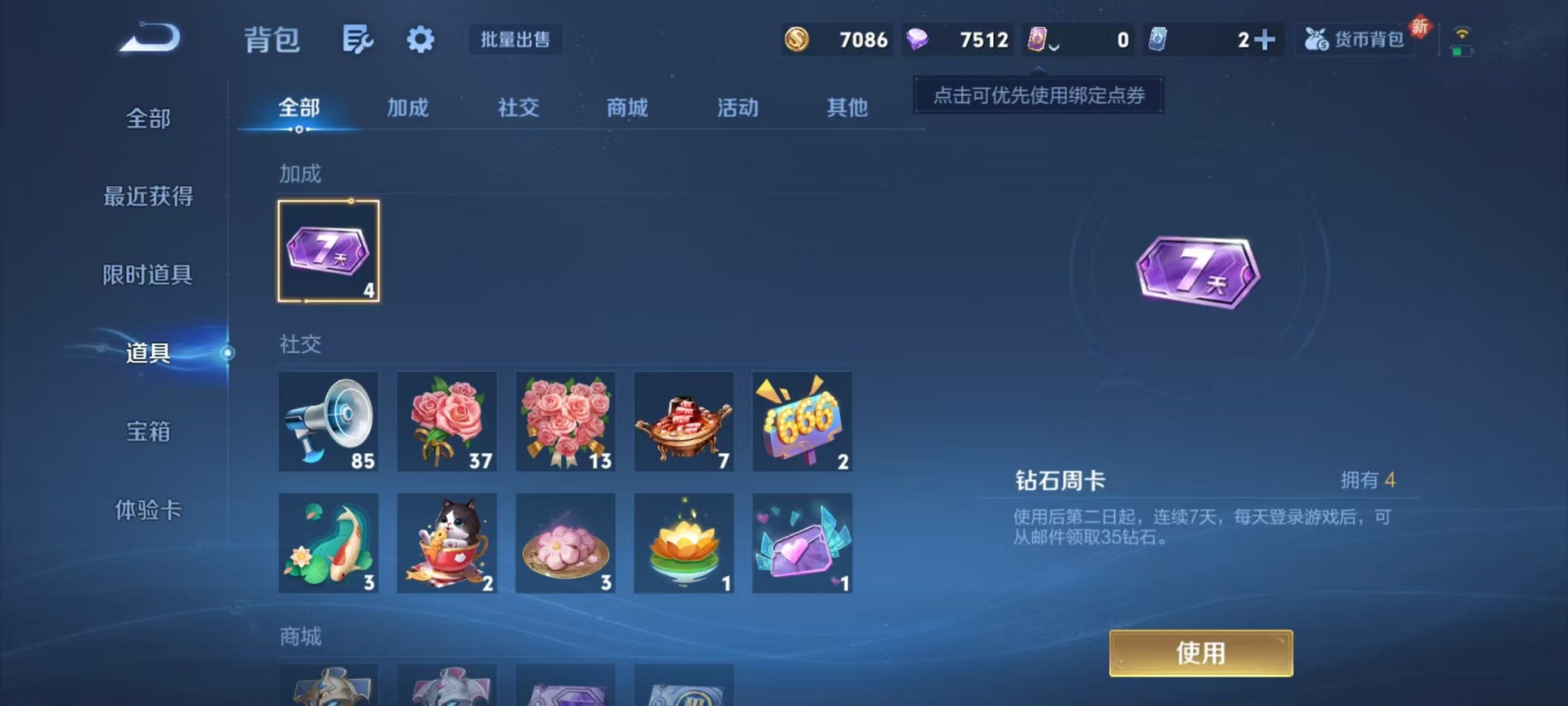Open the 体验卡 sidebar section
The width and height of the screenshot is (1568, 706).
tap(146, 511)
